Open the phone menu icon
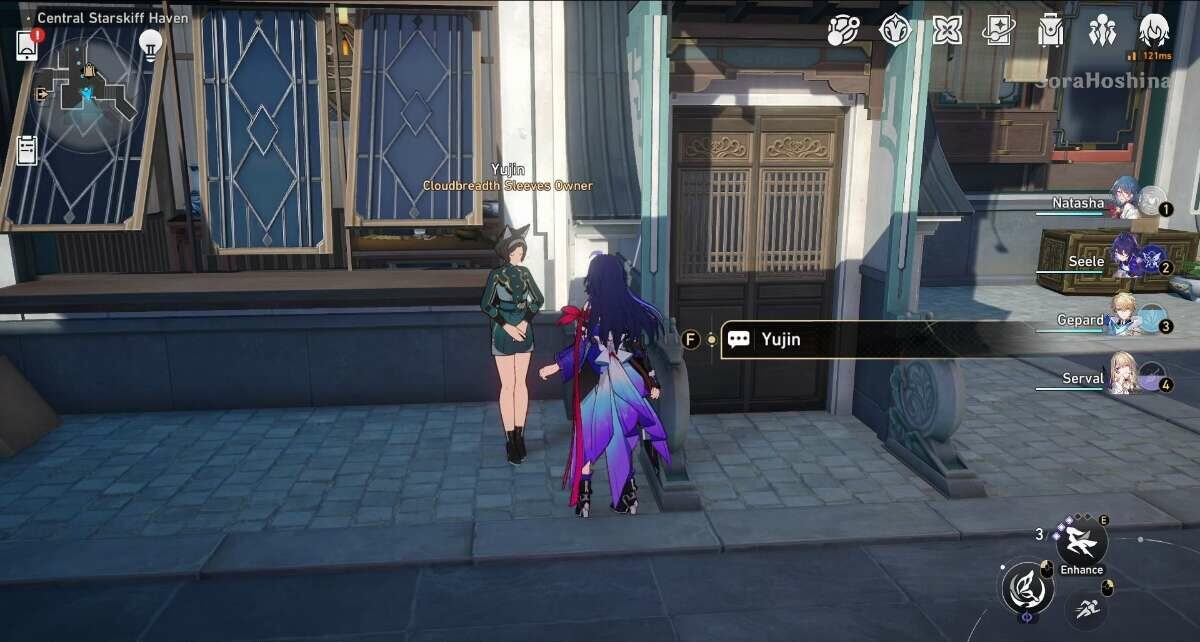The height and width of the screenshot is (642, 1200). (27, 46)
